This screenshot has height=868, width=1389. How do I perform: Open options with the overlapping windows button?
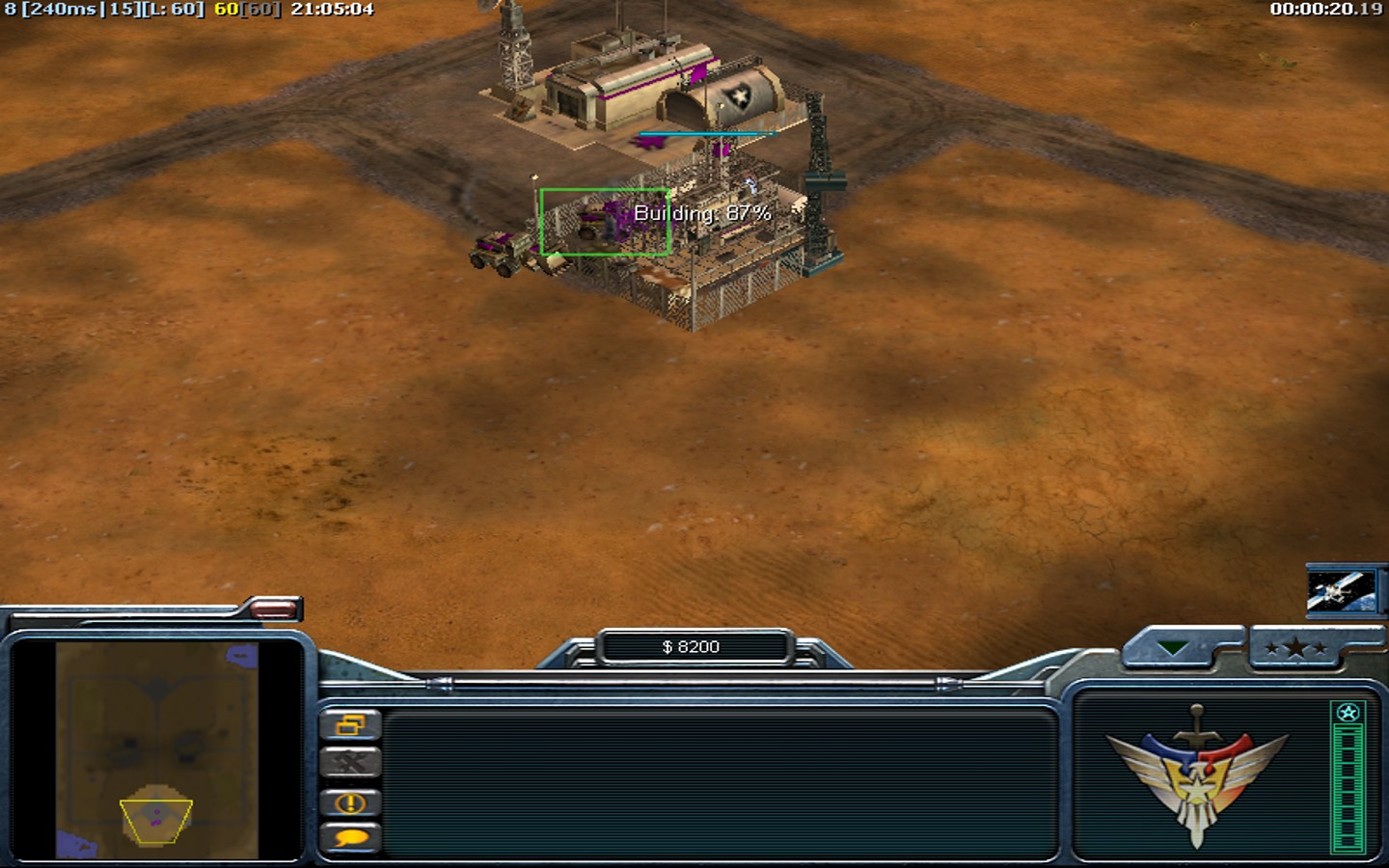(x=350, y=724)
